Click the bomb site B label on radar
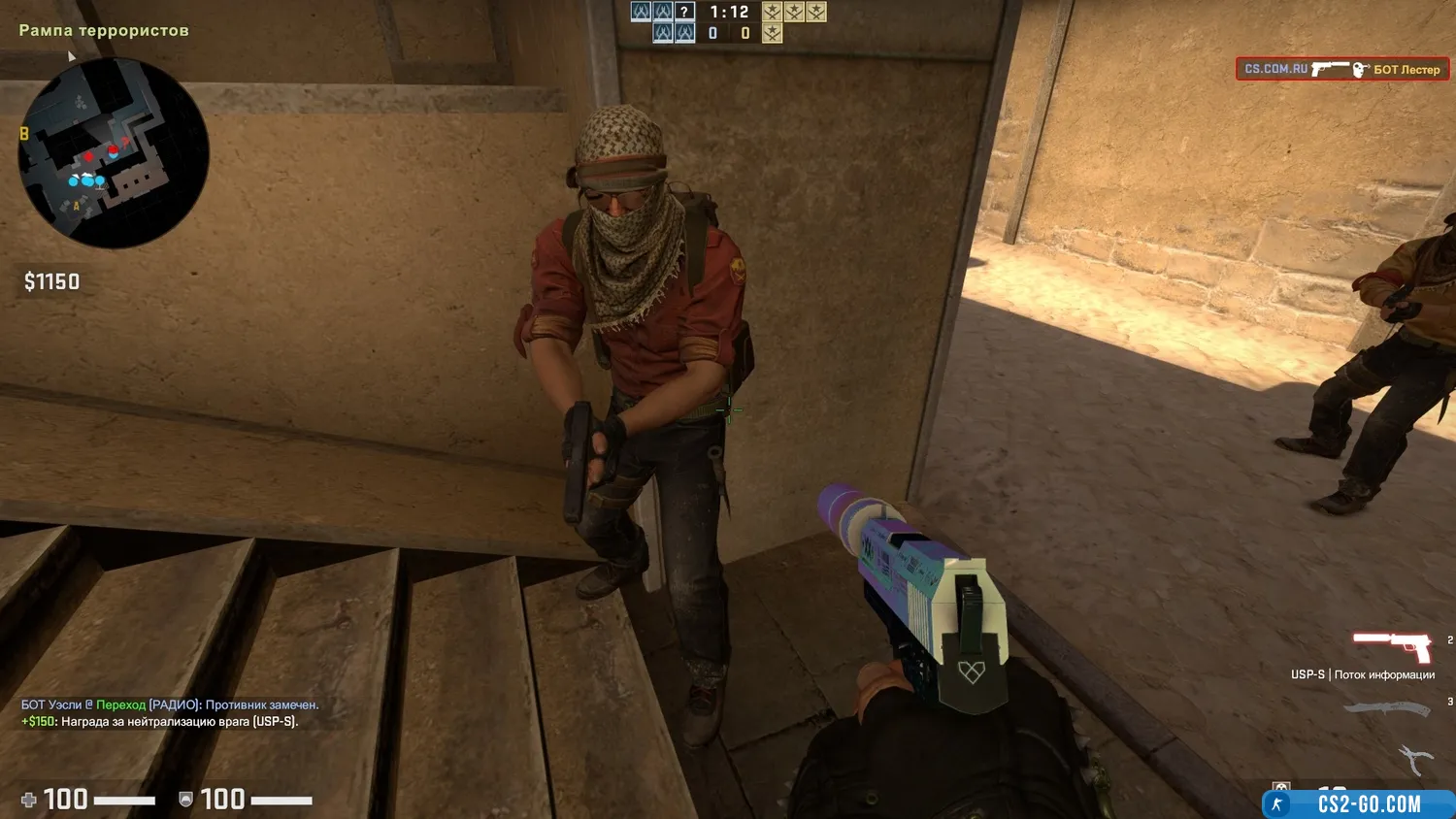 (24, 134)
